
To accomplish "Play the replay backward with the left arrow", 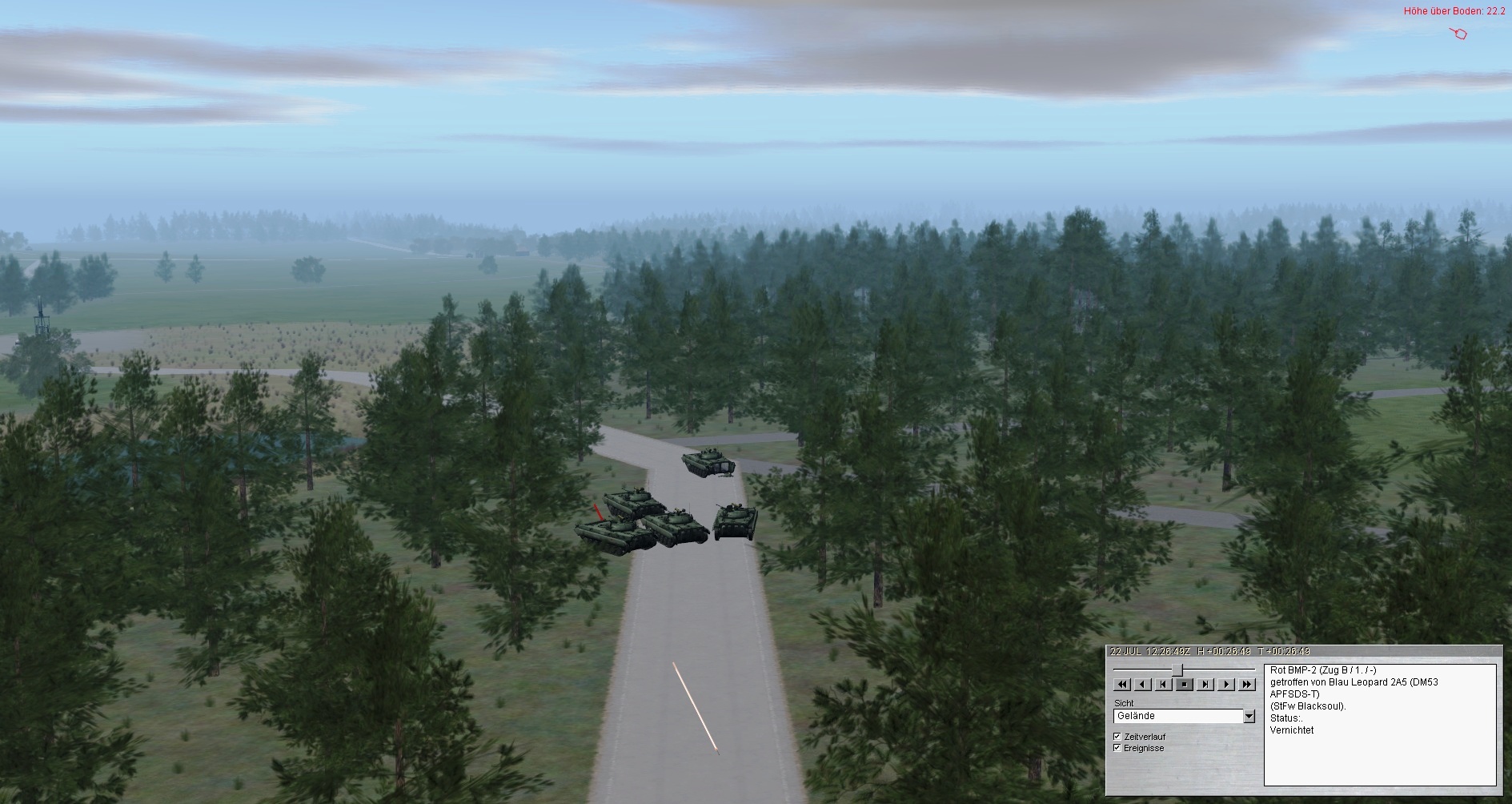I will coord(1142,684).
